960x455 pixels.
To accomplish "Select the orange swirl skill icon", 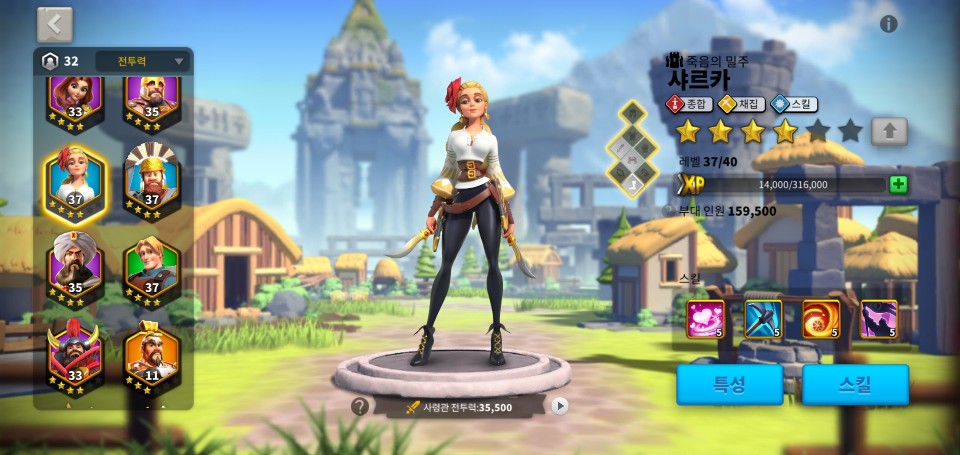I will (821, 319).
